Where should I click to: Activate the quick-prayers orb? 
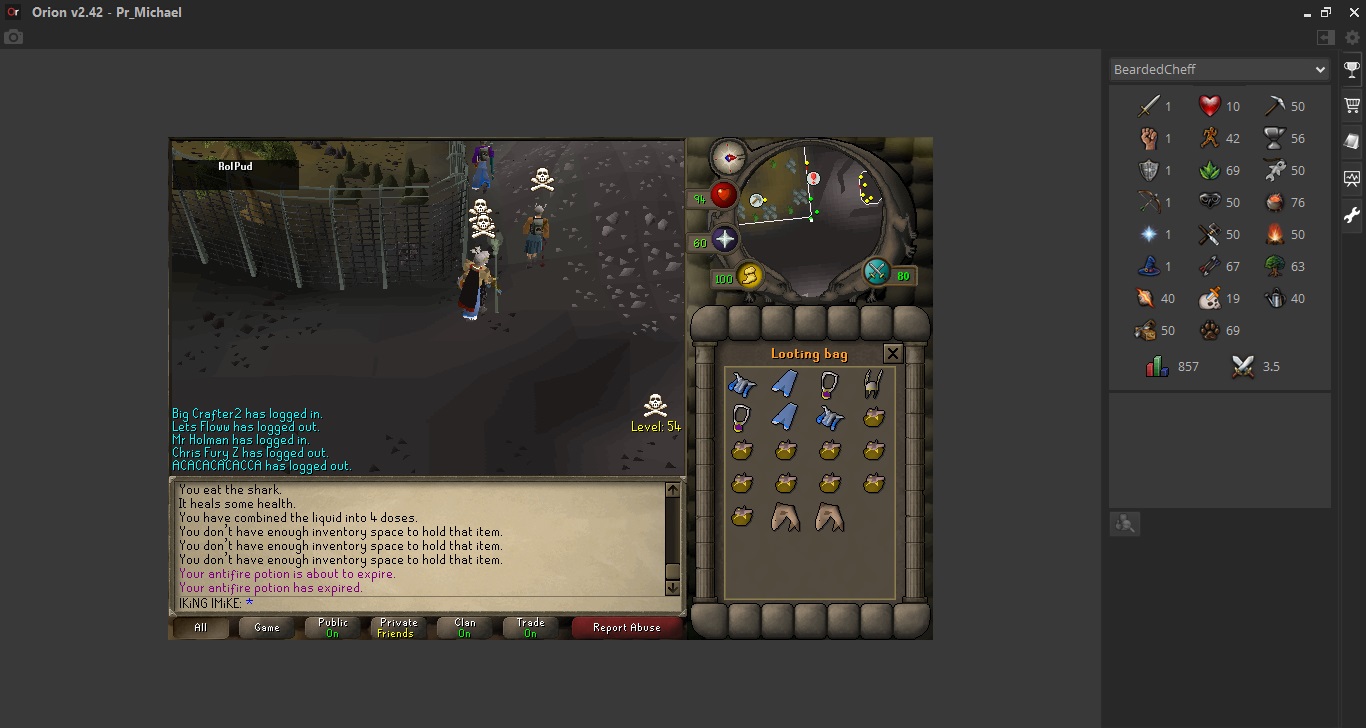pyautogui.click(x=724, y=239)
